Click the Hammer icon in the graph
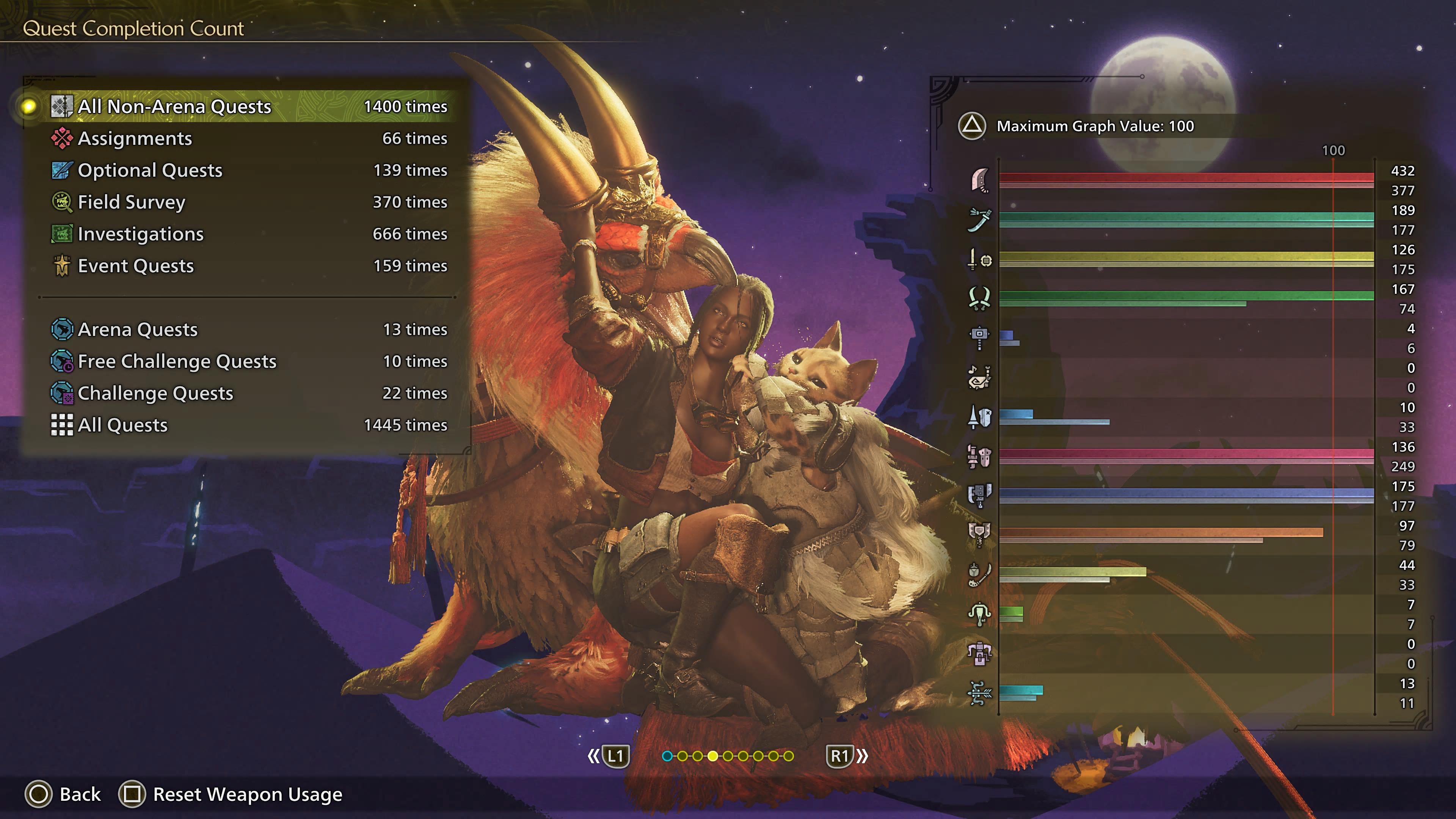This screenshot has width=1456, height=819. [x=979, y=338]
